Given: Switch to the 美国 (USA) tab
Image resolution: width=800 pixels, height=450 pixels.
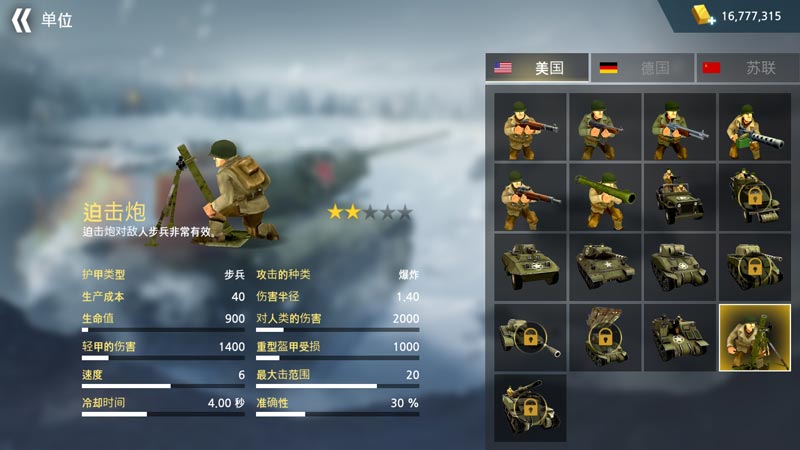Looking at the screenshot, I should (537, 68).
